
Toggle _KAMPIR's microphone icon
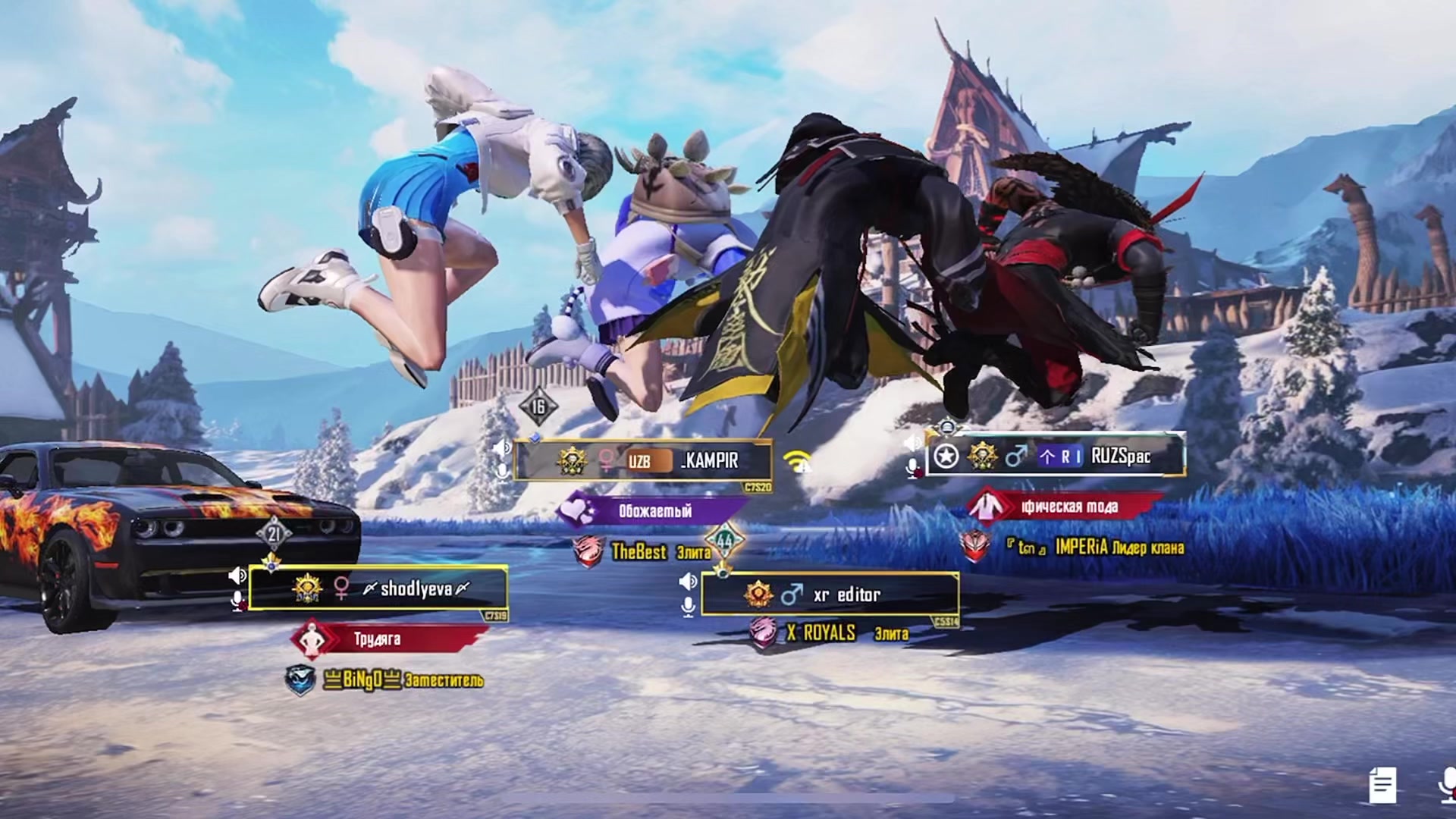point(501,472)
